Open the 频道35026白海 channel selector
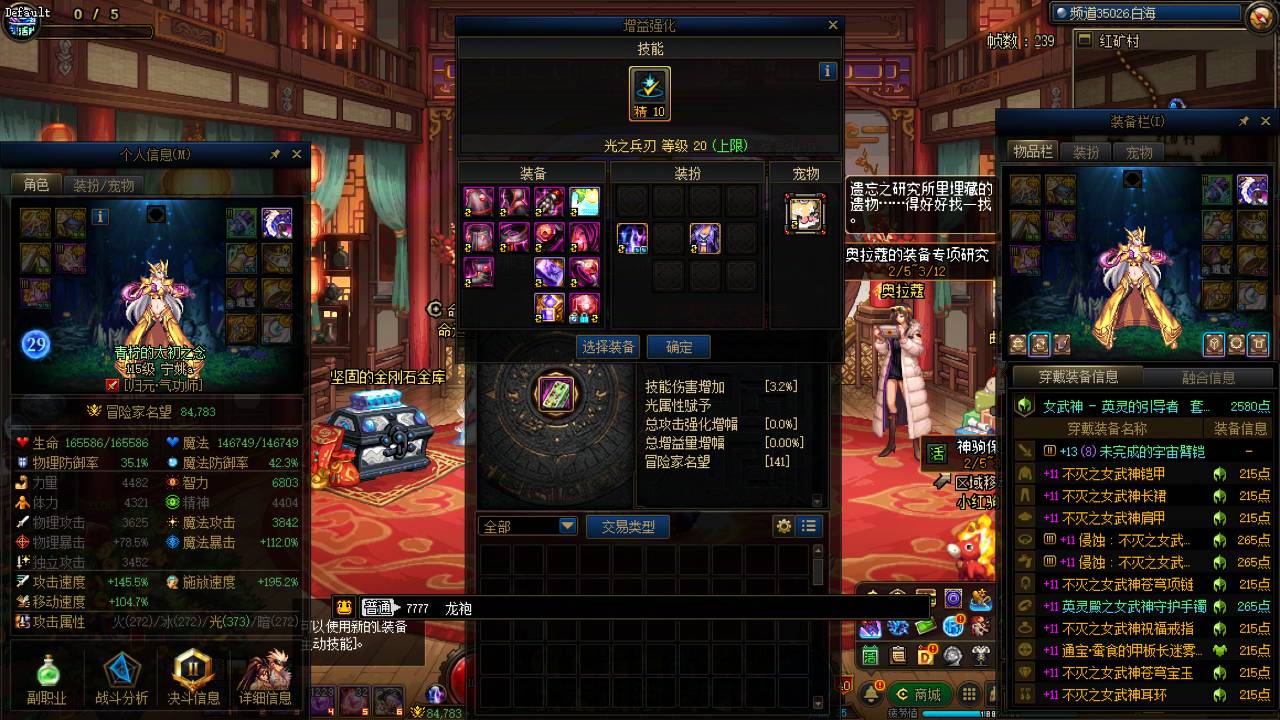1280x720 pixels. click(1110, 13)
